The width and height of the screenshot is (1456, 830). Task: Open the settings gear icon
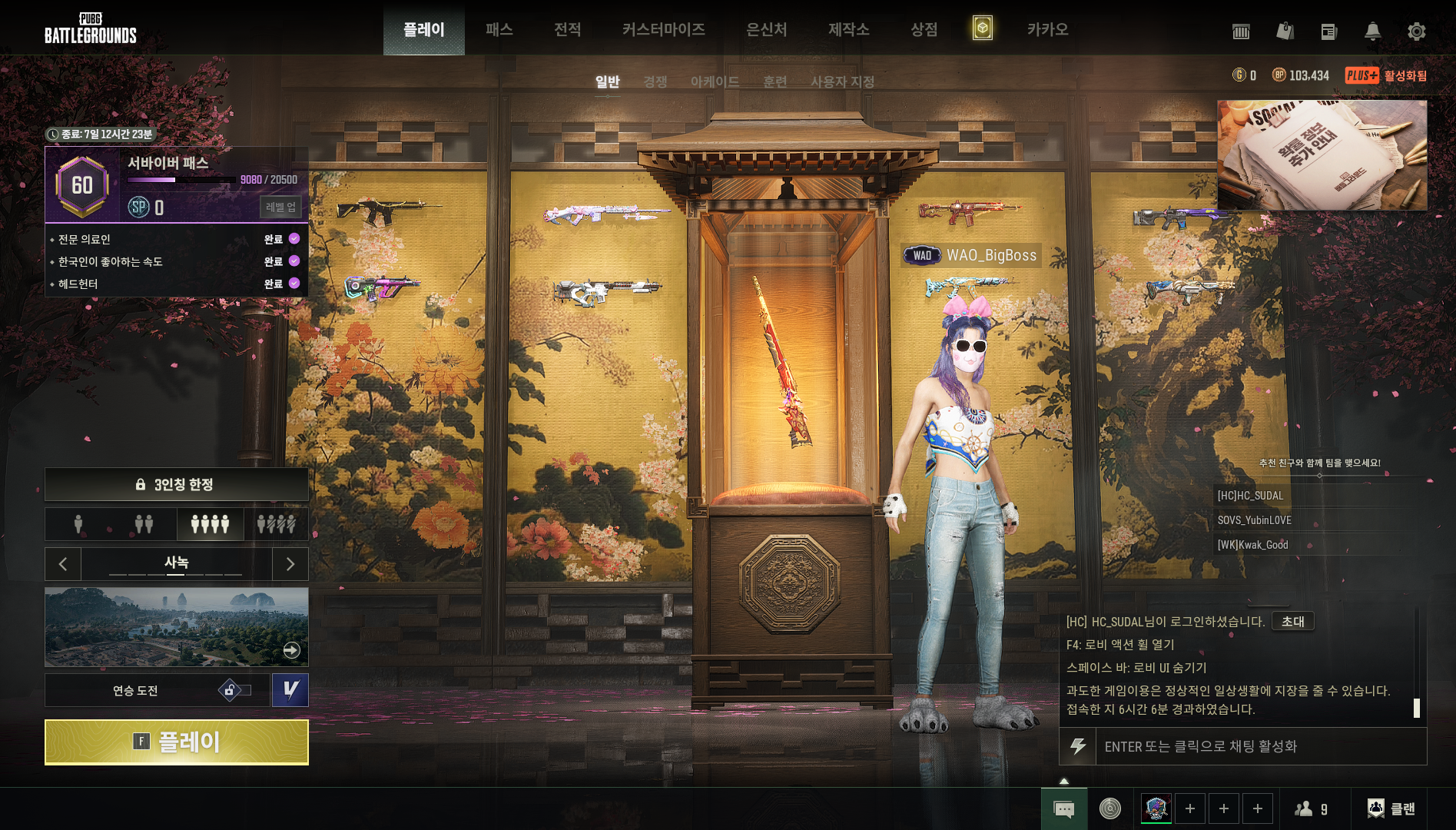coord(1416,31)
